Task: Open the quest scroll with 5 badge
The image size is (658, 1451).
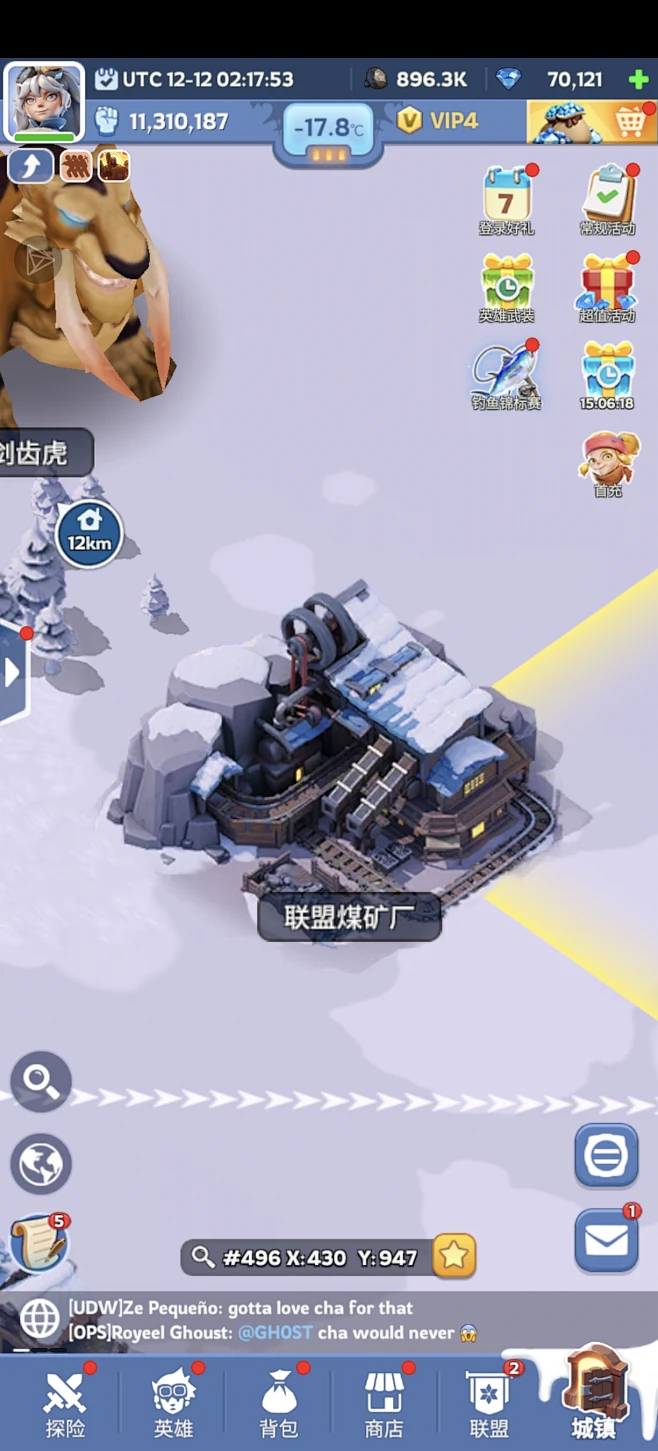Action: point(38,1243)
